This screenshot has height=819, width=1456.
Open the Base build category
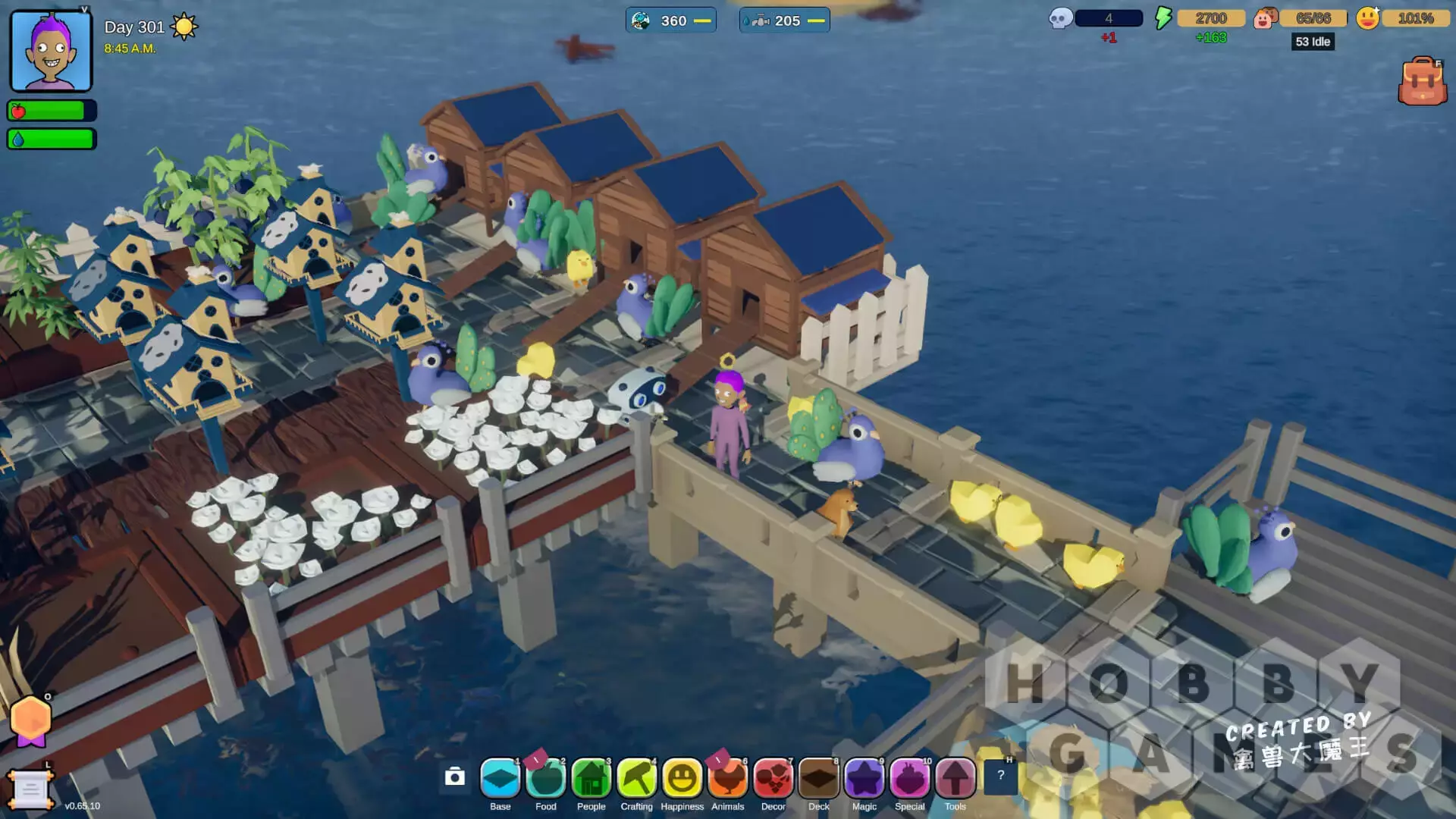(500, 779)
